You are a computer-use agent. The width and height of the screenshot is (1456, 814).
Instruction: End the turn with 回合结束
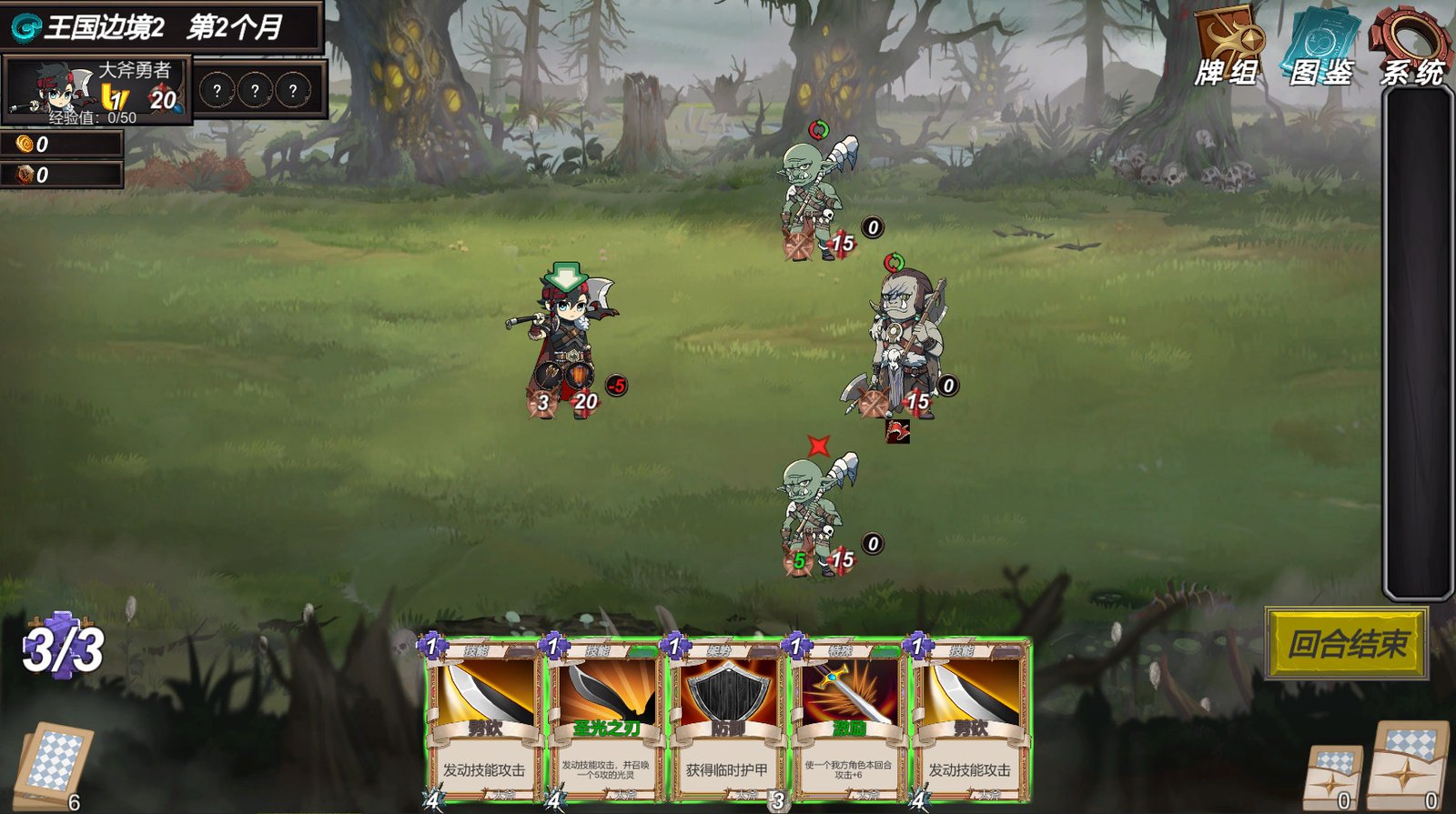click(x=1347, y=644)
